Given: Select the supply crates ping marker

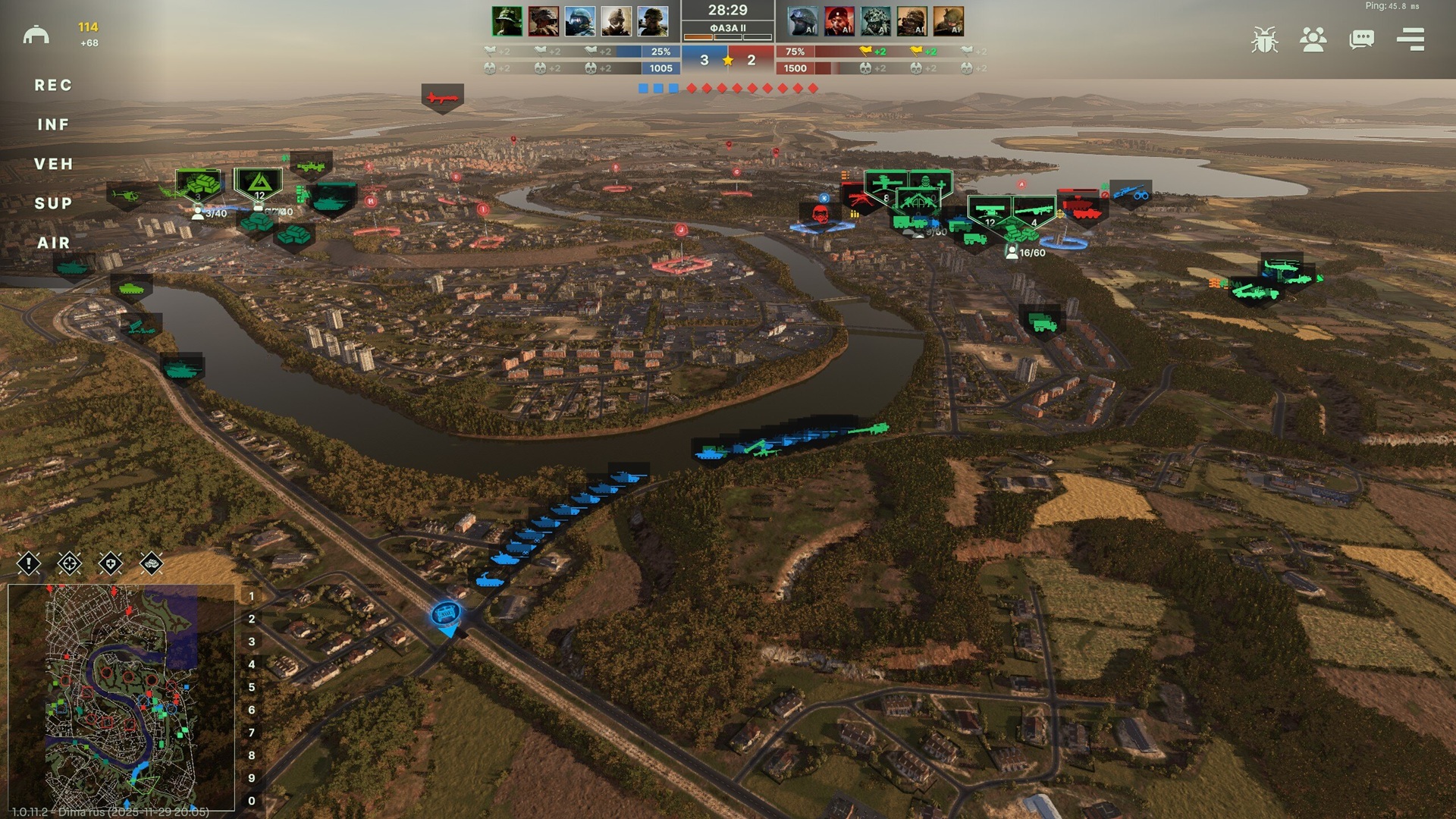Looking at the screenshot, I should coord(152,563).
